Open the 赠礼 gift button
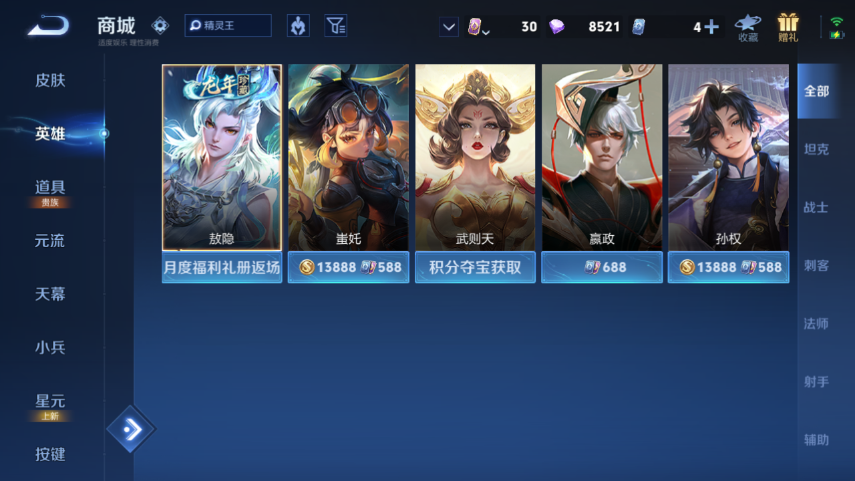855x481 pixels. tap(788, 27)
